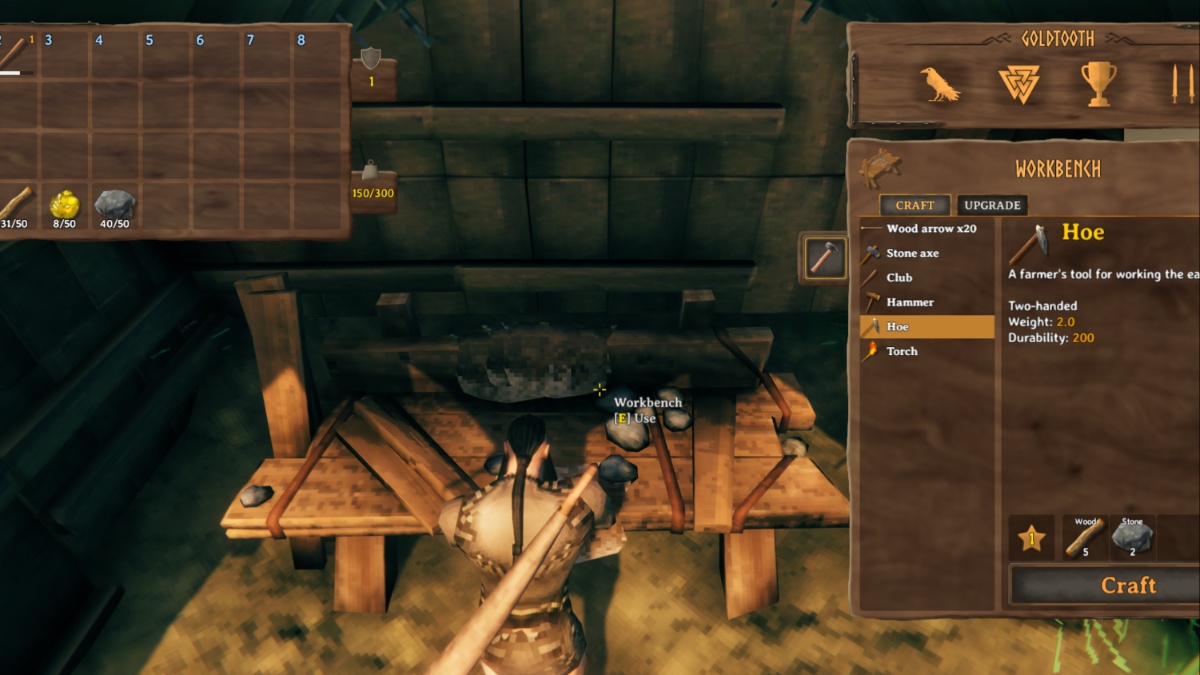Image resolution: width=1200 pixels, height=675 pixels.
Task: Click the Wood requirement icon
Action: click(x=1086, y=538)
